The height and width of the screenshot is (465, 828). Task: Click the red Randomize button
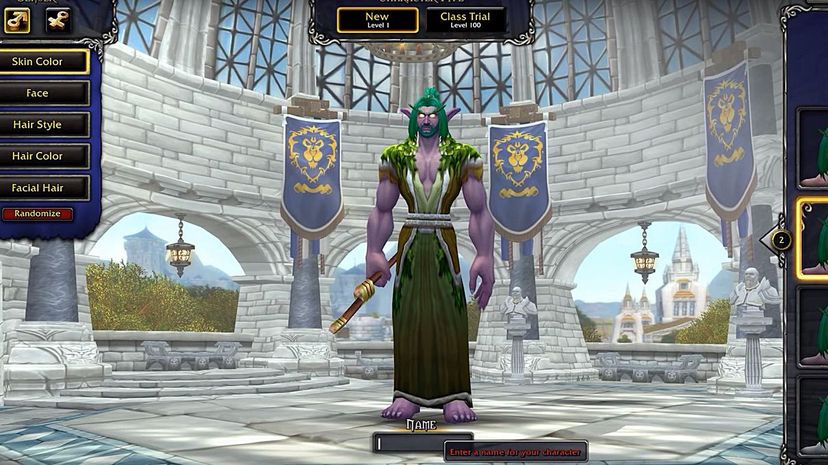37,214
